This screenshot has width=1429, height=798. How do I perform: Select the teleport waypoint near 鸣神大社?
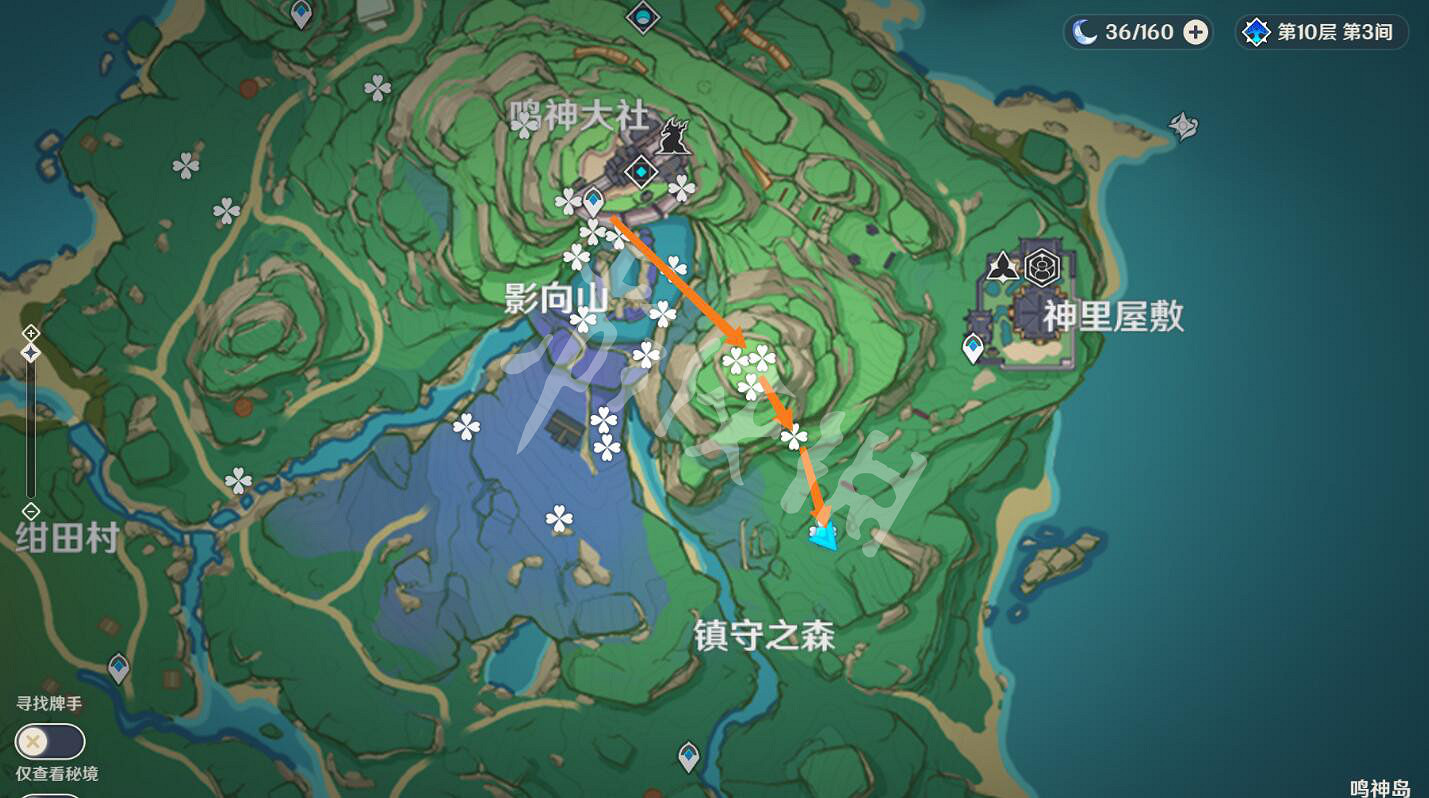click(593, 200)
